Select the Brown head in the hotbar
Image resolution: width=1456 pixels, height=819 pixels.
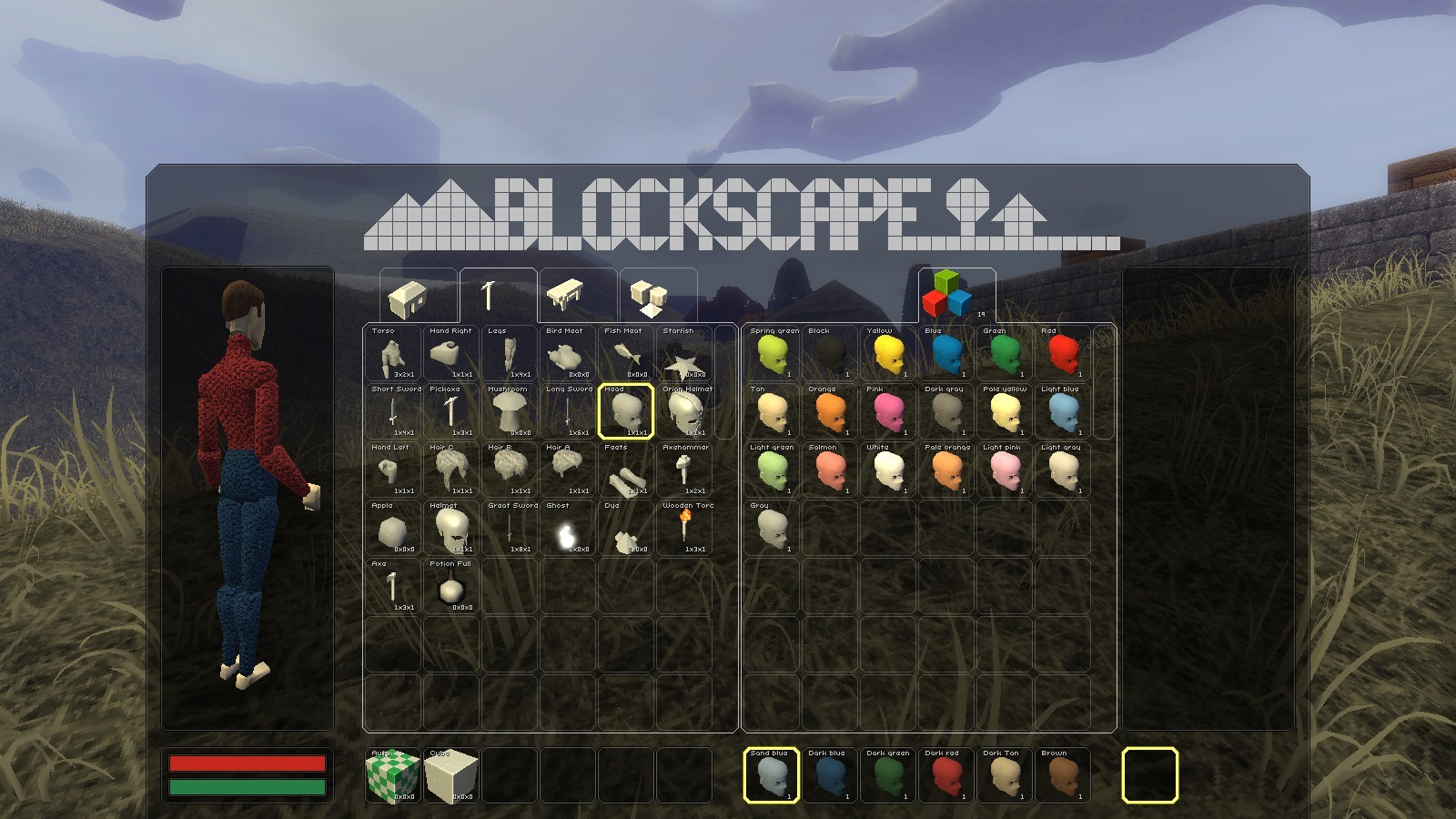point(1063,775)
